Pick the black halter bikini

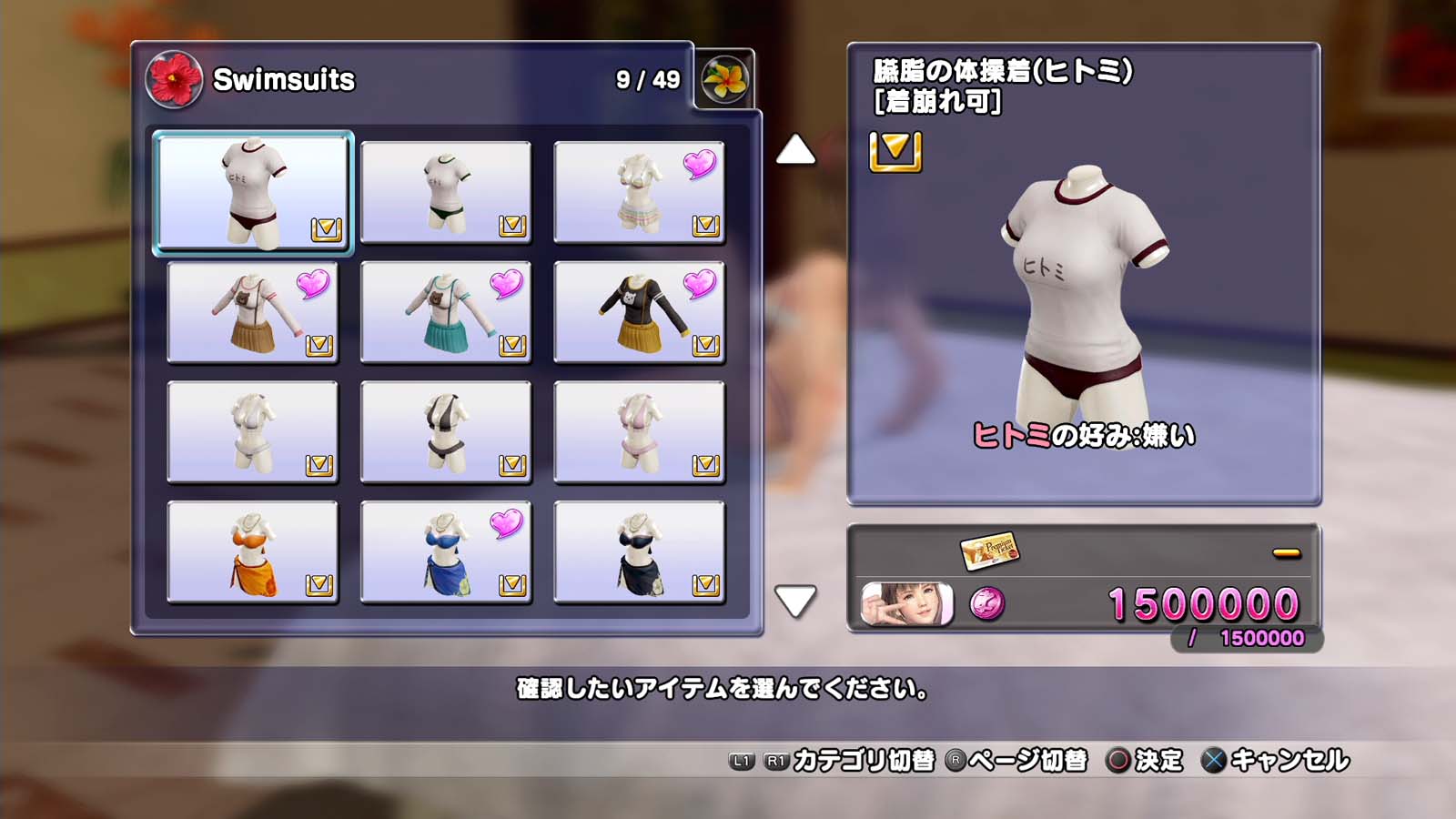tap(446, 432)
